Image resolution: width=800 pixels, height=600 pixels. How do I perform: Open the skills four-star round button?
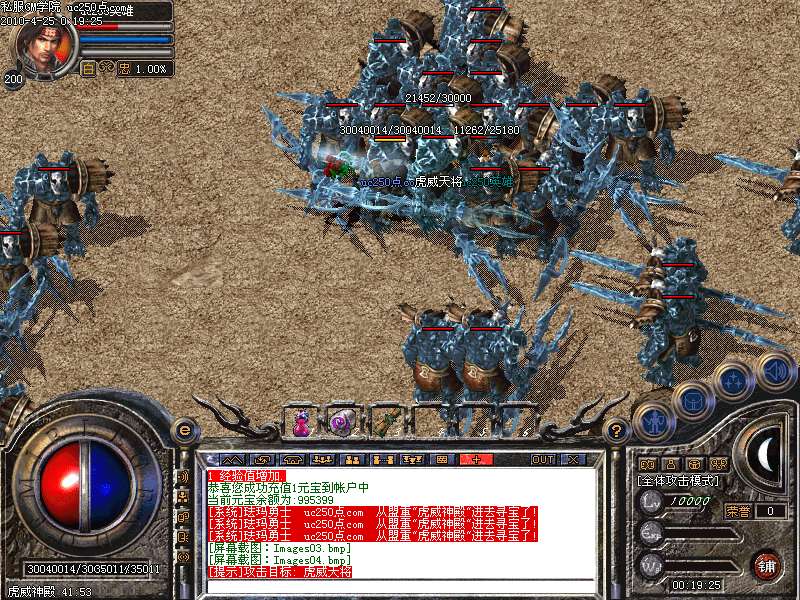[734, 381]
